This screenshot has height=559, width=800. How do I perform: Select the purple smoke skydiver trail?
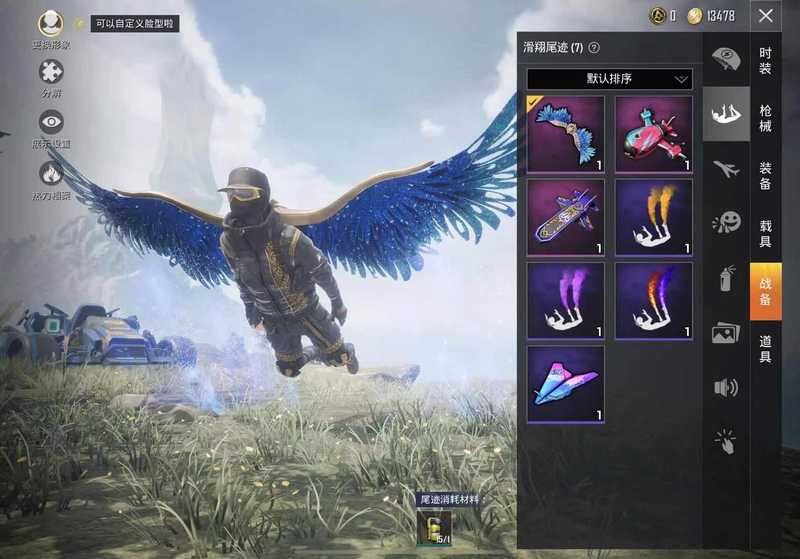coord(566,301)
